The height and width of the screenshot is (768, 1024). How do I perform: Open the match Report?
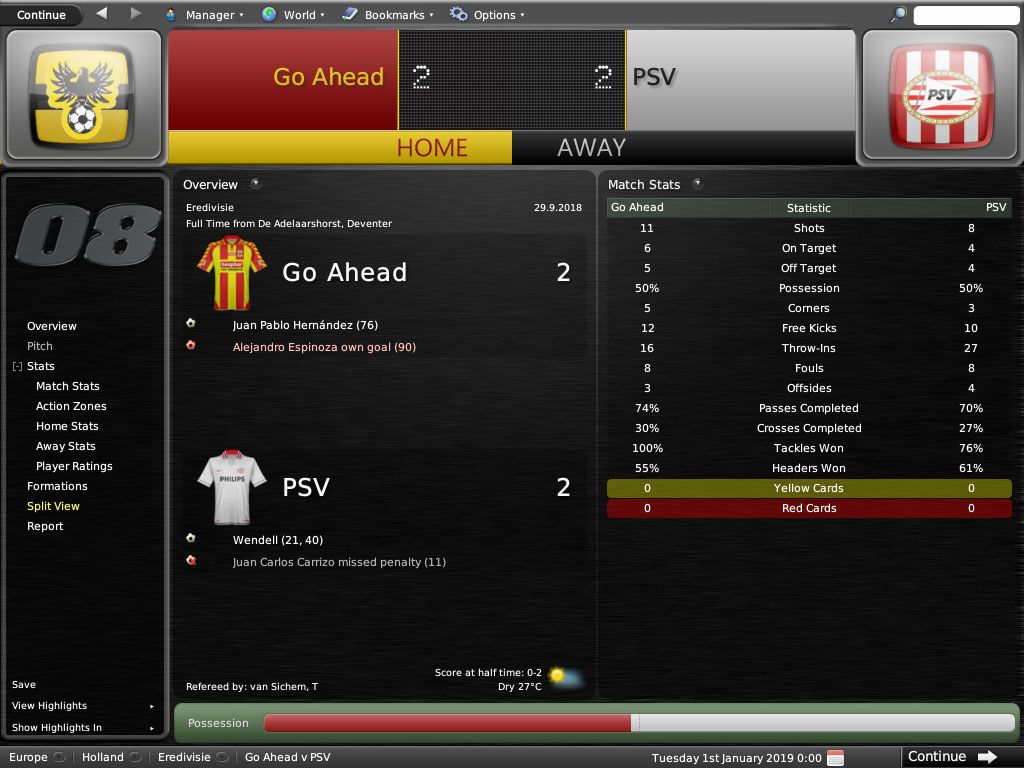(45, 526)
